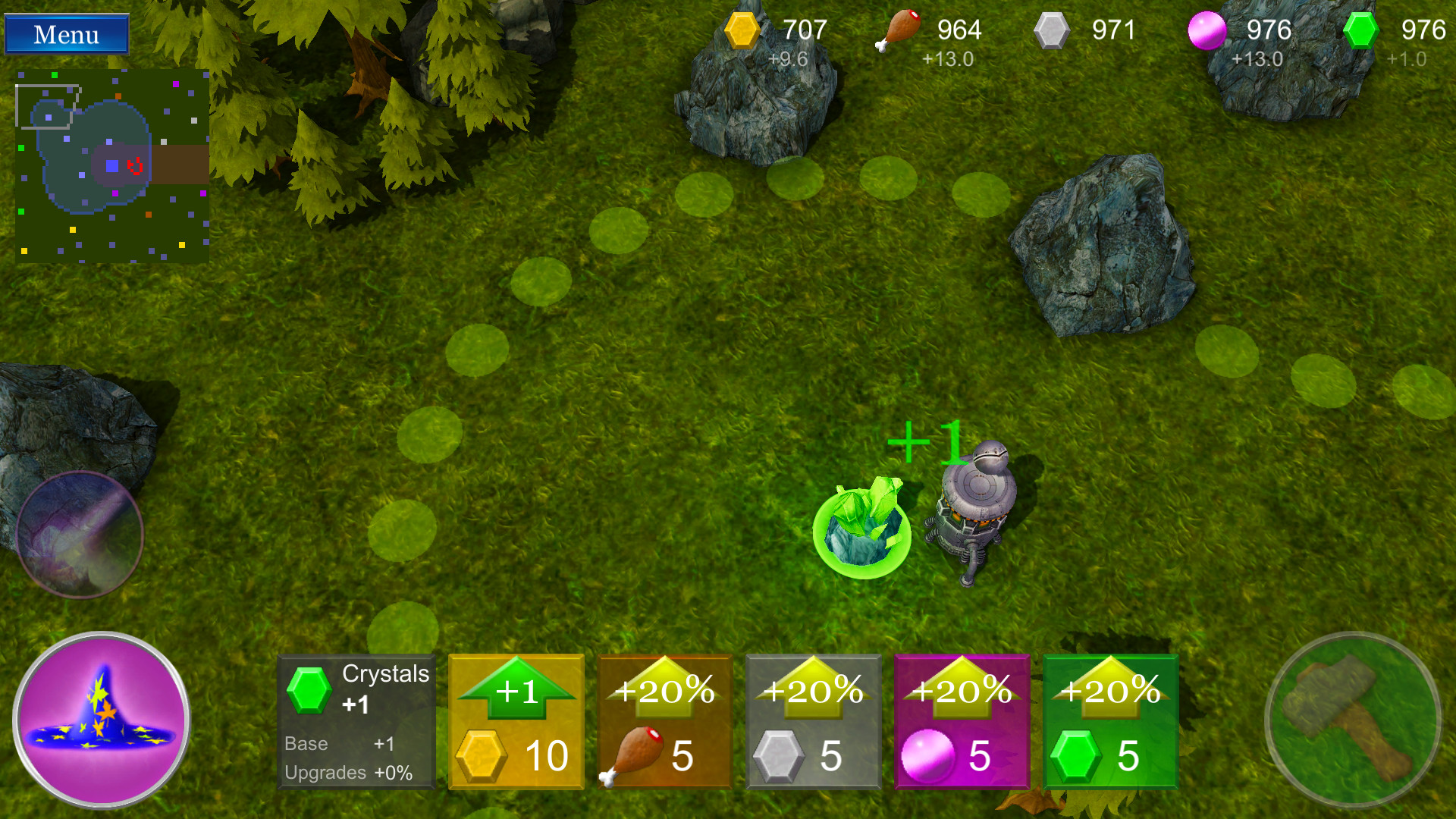Open the Menu
Screen dimensions: 1456x819
pyautogui.click(x=65, y=33)
